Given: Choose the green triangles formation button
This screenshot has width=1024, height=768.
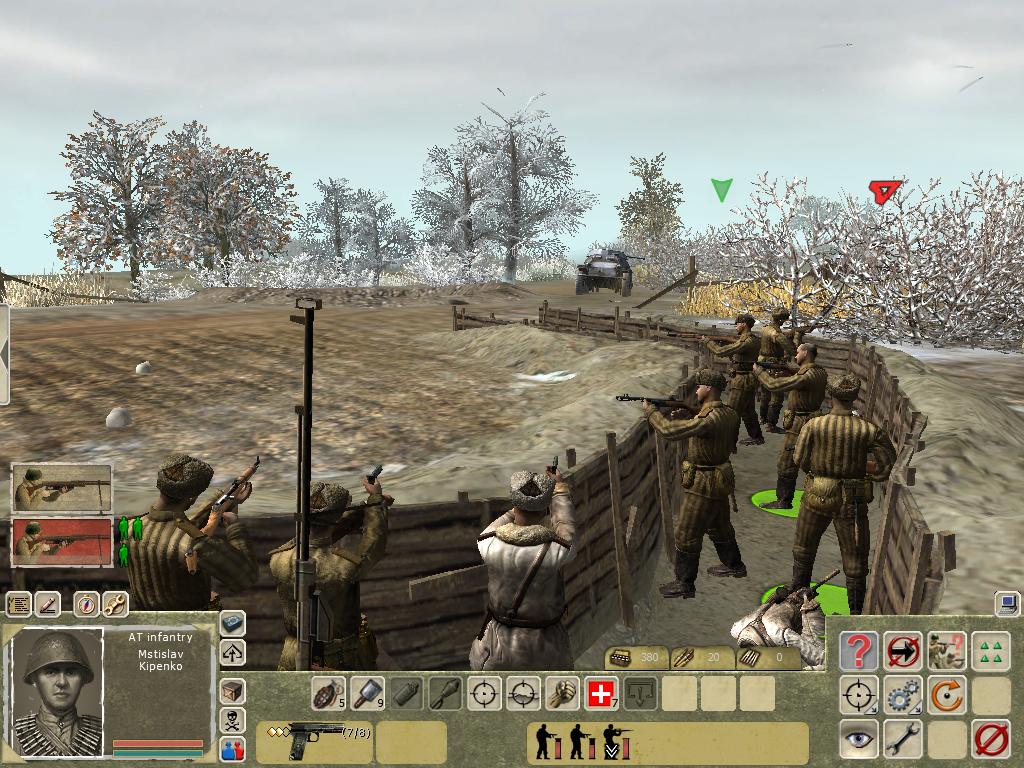Looking at the screenshot, I should [x=991, y=651].
